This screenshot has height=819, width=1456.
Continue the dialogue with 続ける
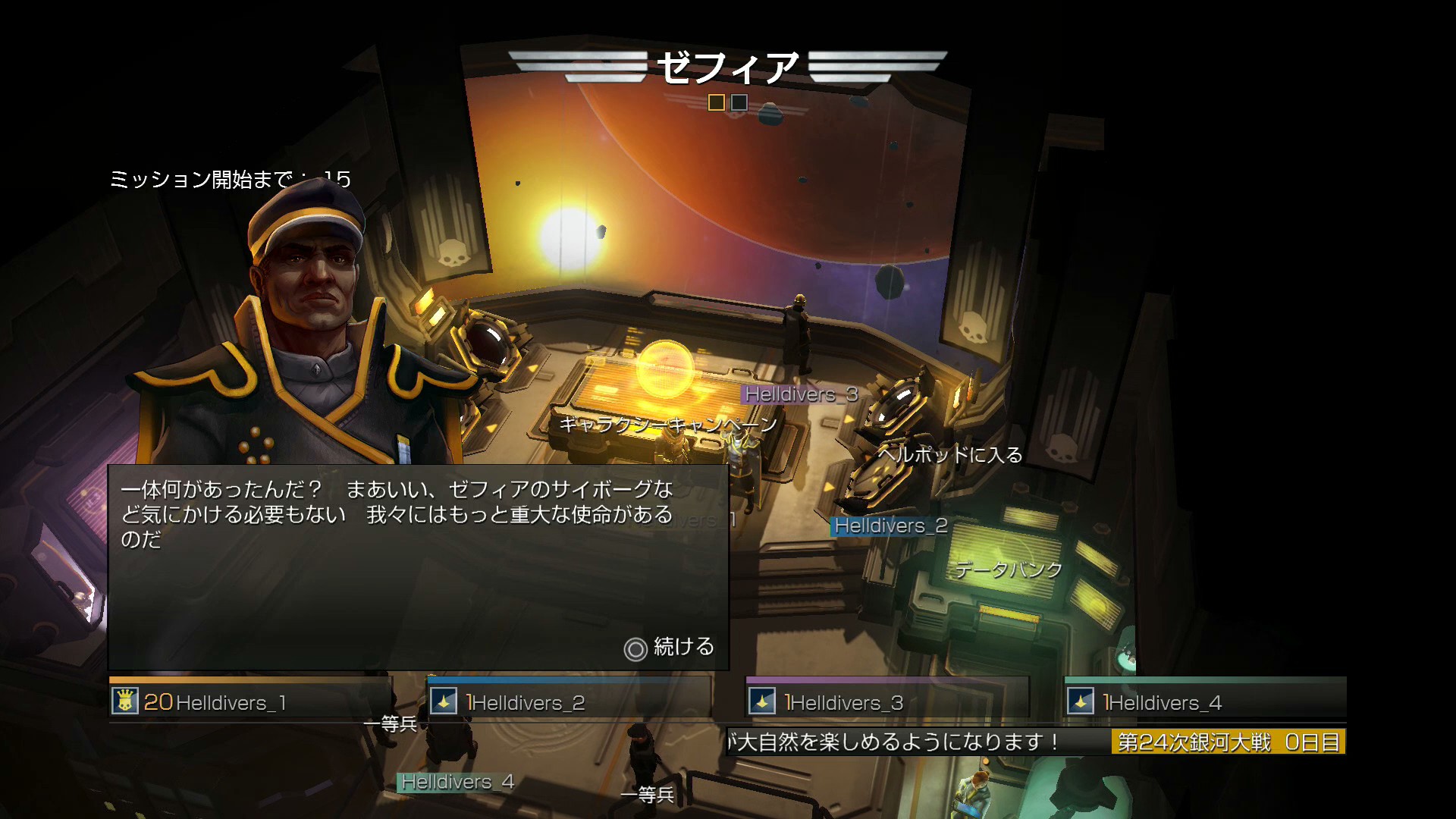(670, 647)
